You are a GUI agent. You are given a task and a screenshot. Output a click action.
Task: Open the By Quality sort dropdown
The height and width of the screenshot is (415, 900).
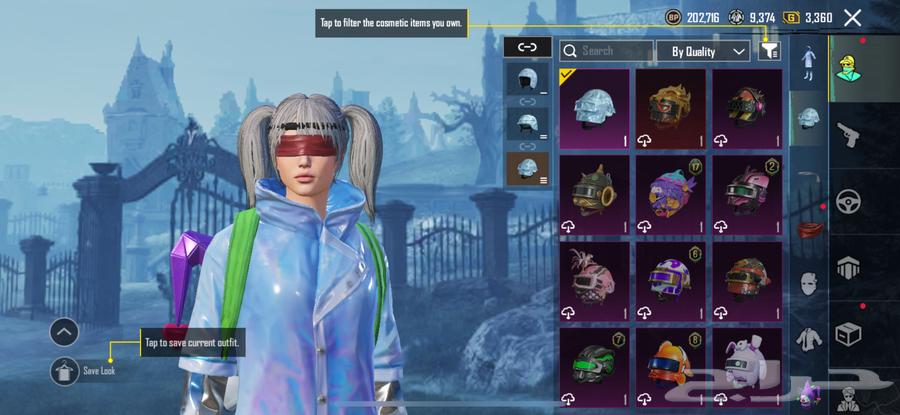[x=703, y=50]
